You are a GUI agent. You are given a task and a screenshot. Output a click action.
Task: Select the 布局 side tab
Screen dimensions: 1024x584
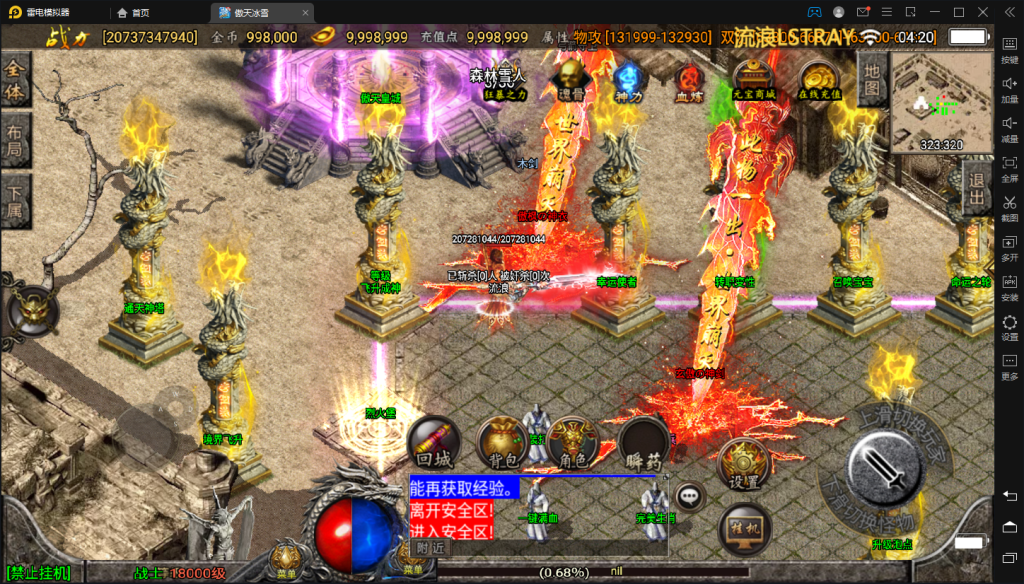point(15,144)
